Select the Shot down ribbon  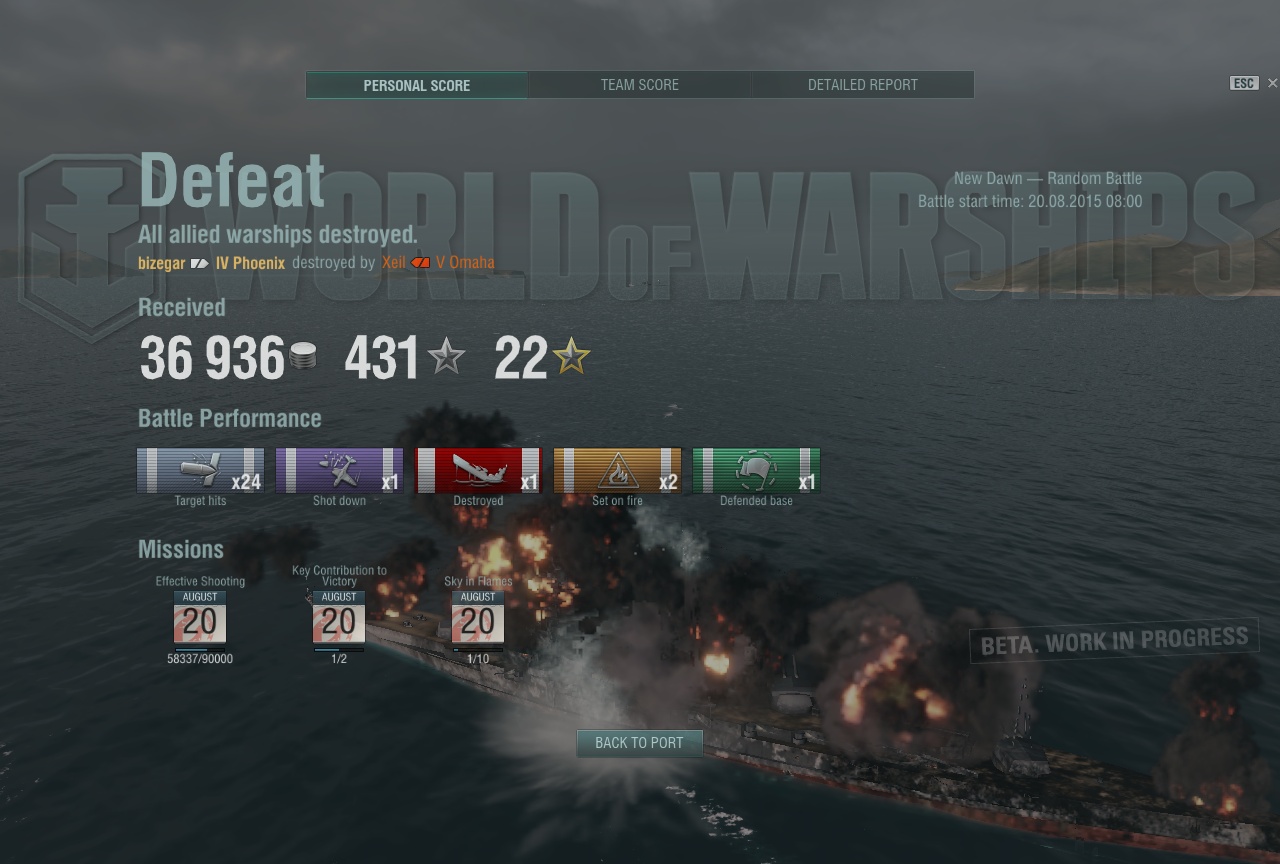(x=339, y=471)
